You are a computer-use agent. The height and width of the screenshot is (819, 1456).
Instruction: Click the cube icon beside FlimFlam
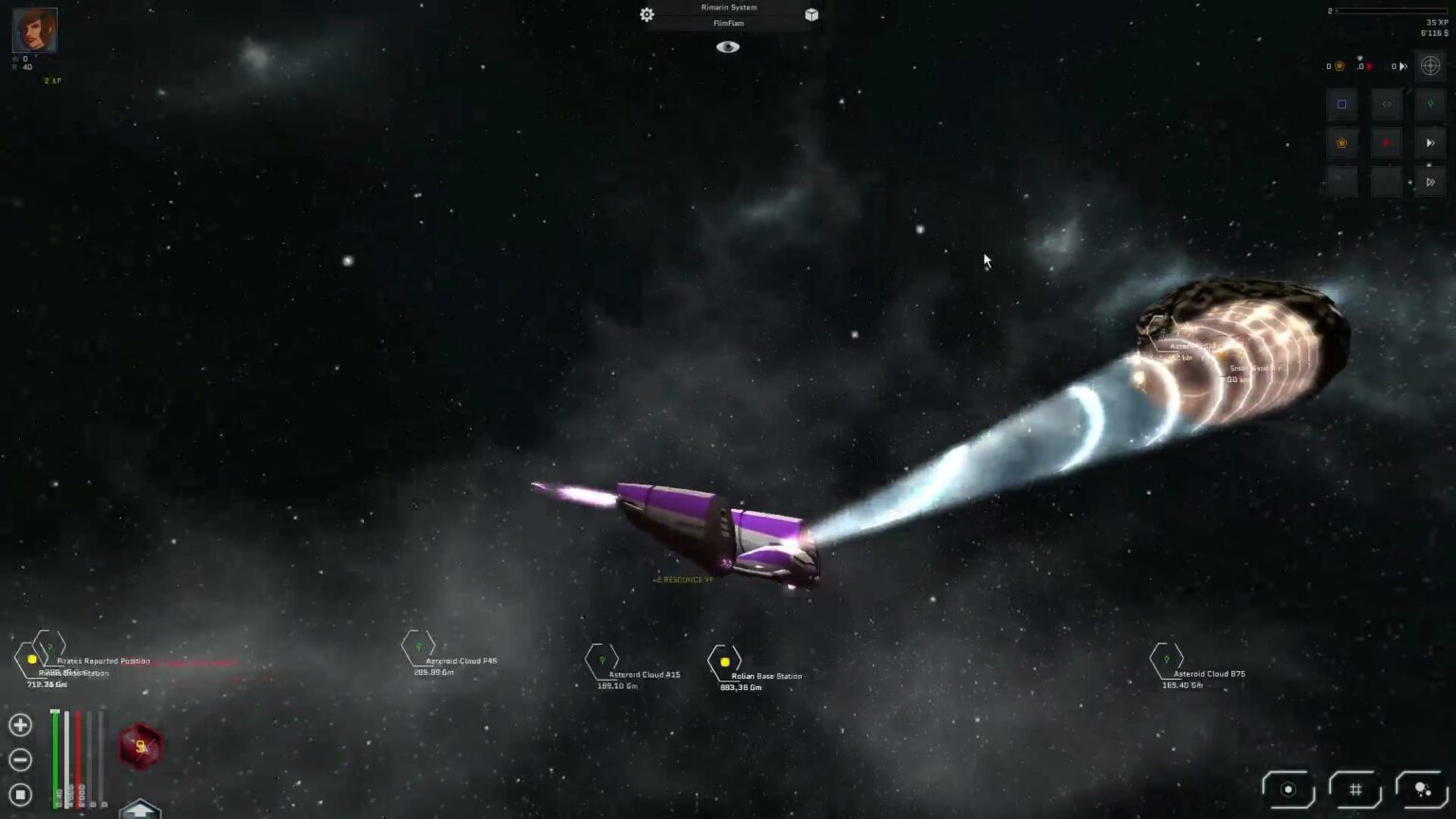[x=811, y=14]
